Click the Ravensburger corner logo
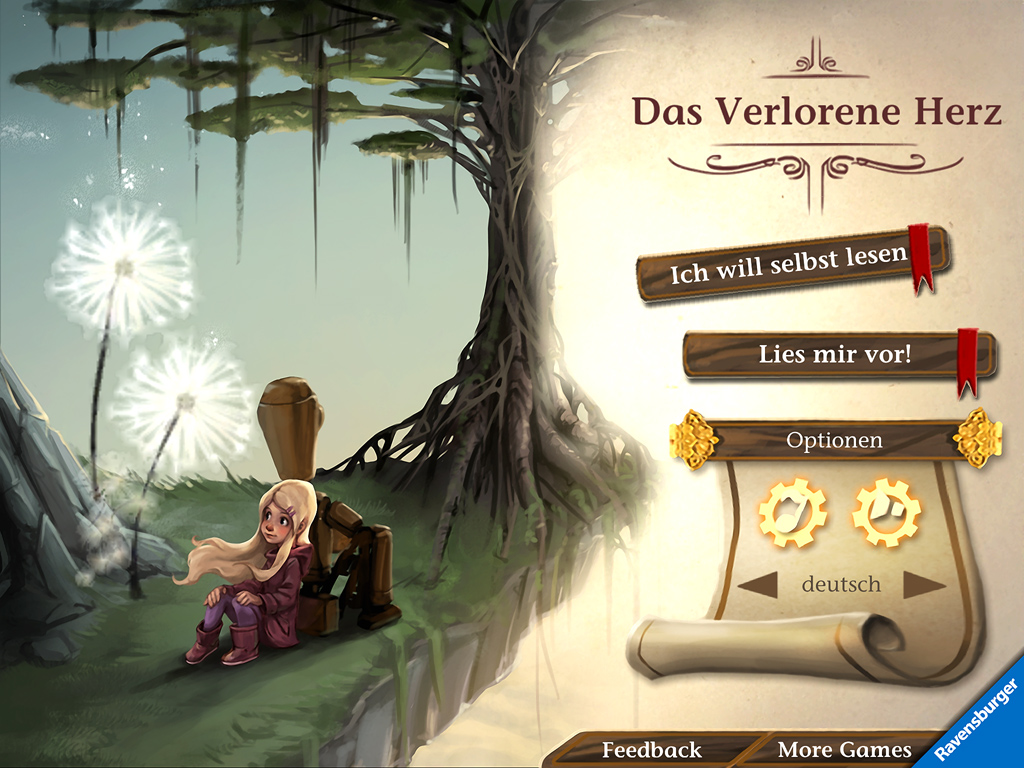The height and width of the screenshot is (768, 1024). (x=982, y=722)
